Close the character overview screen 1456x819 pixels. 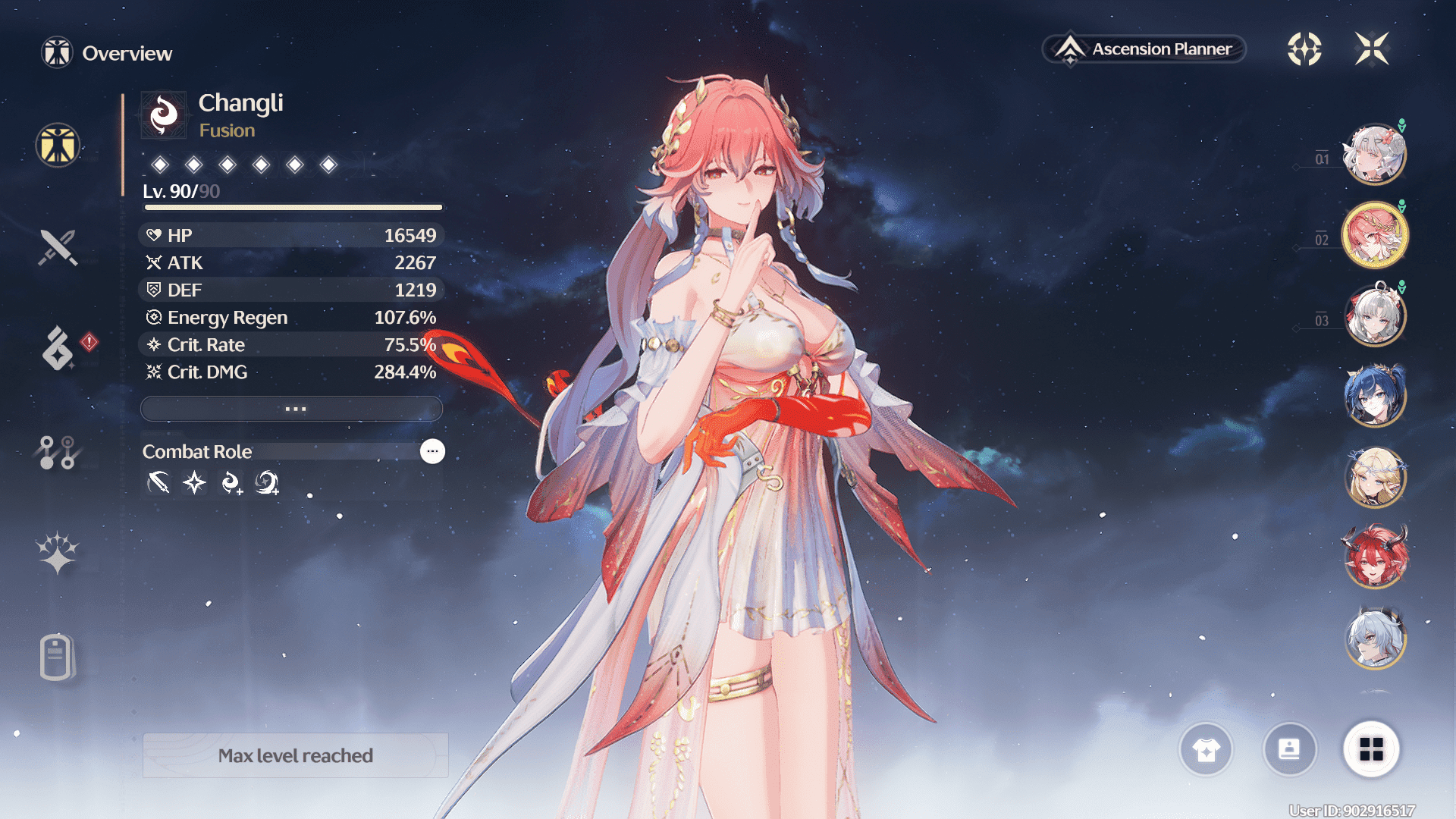click(x=1372, y=49)
